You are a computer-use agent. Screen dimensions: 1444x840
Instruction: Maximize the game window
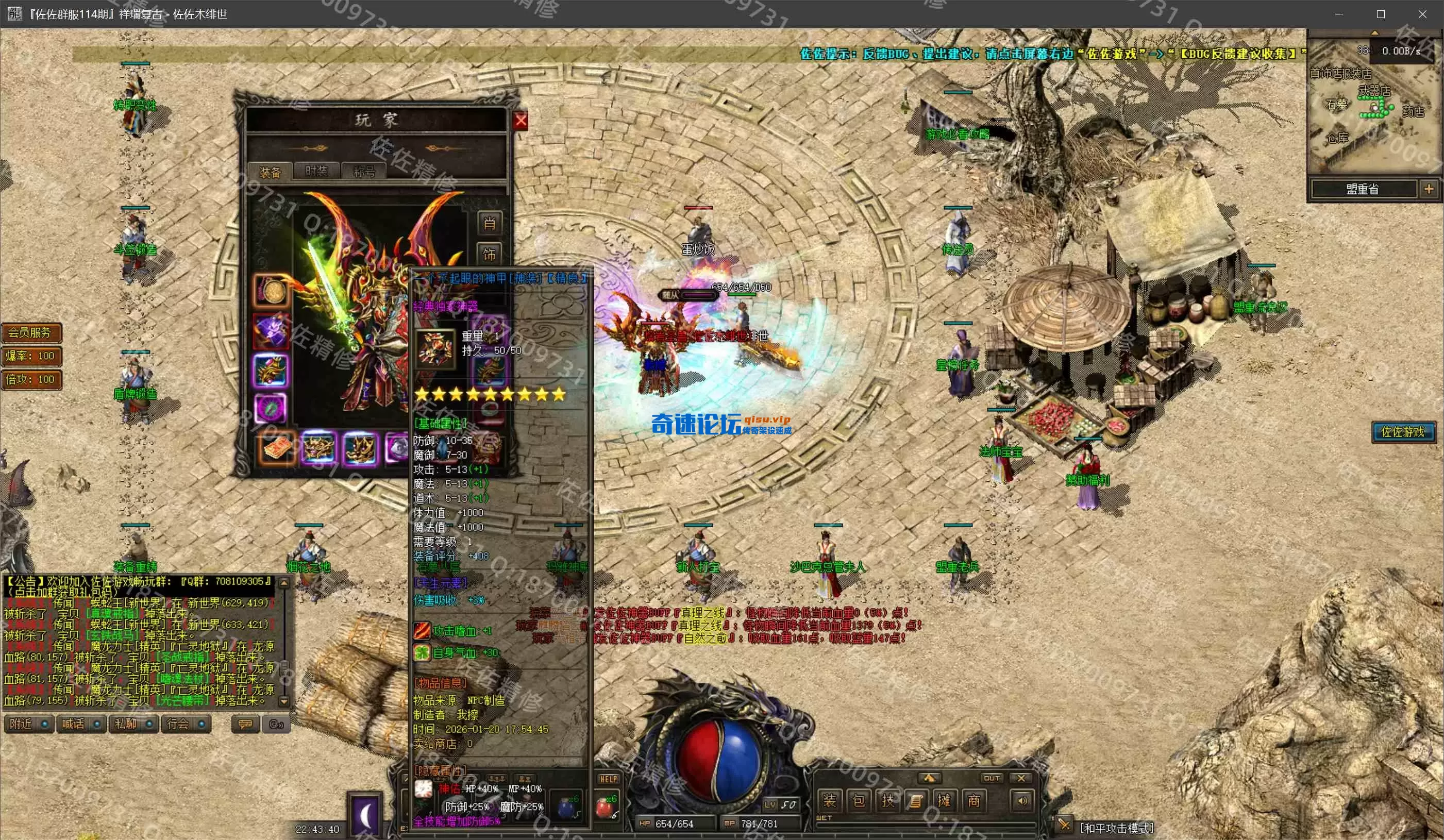coord(1381,14)
